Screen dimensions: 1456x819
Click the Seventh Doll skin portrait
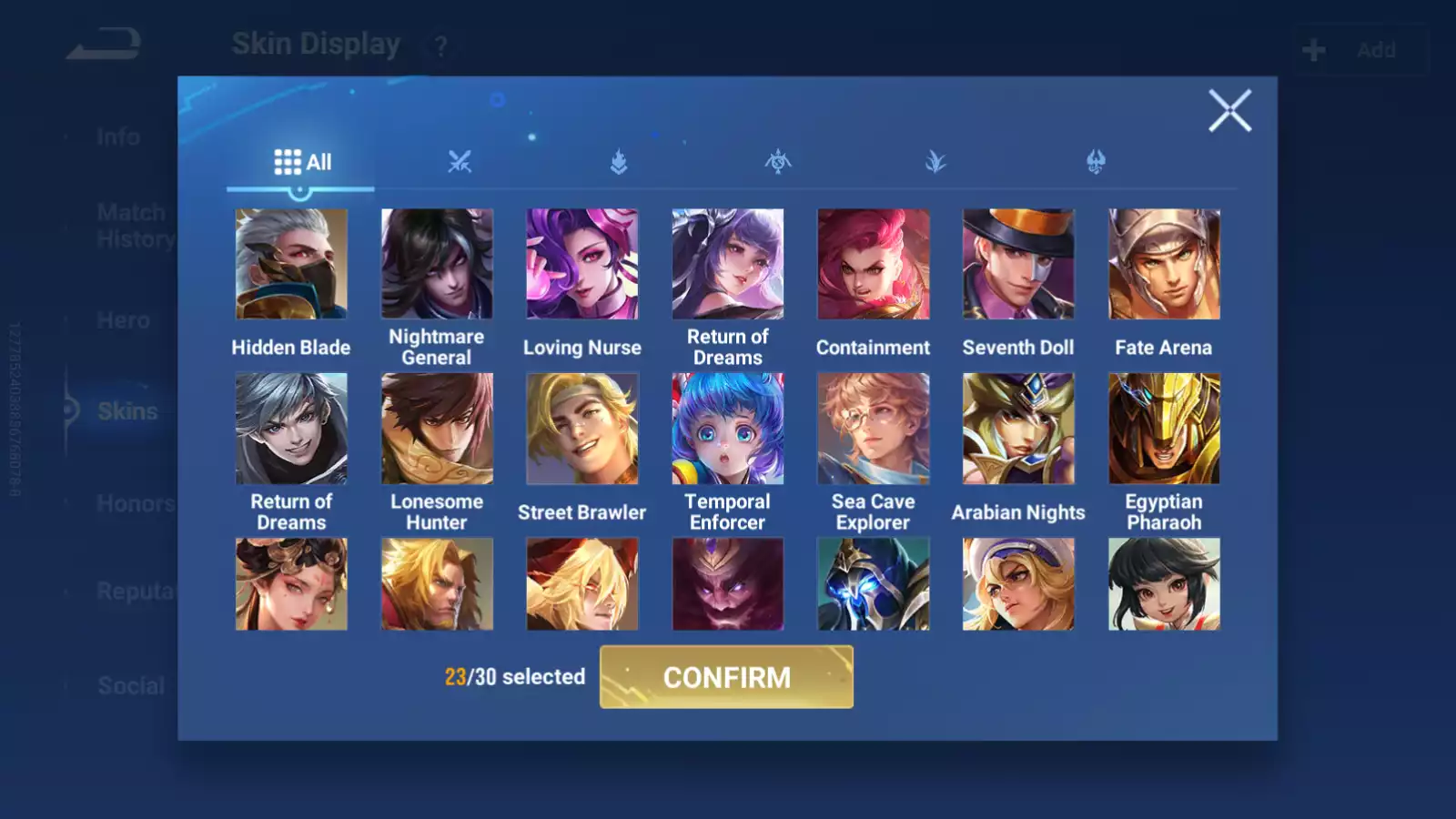click(1017, 263)
